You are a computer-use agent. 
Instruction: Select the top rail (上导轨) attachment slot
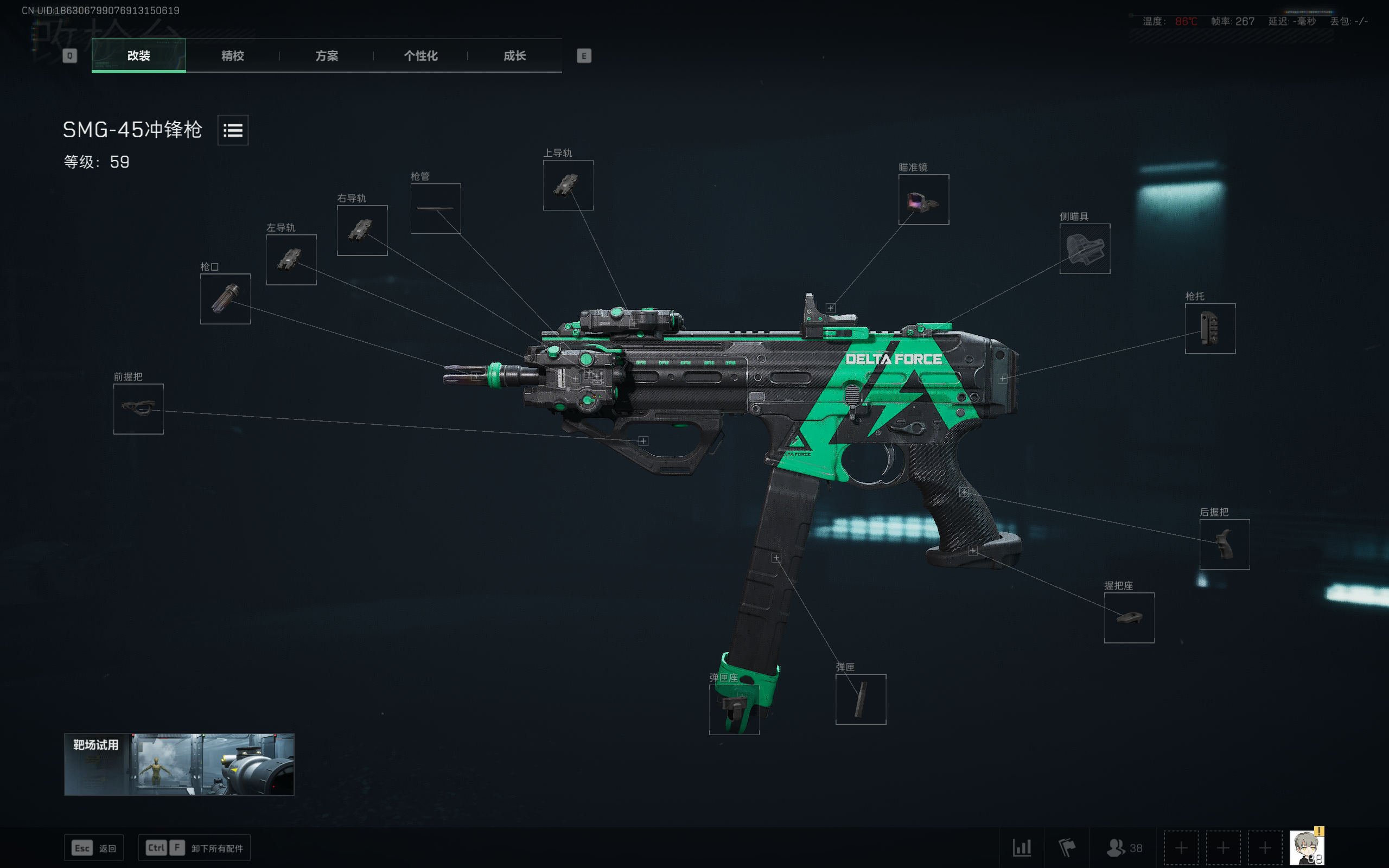coord(568,185)
